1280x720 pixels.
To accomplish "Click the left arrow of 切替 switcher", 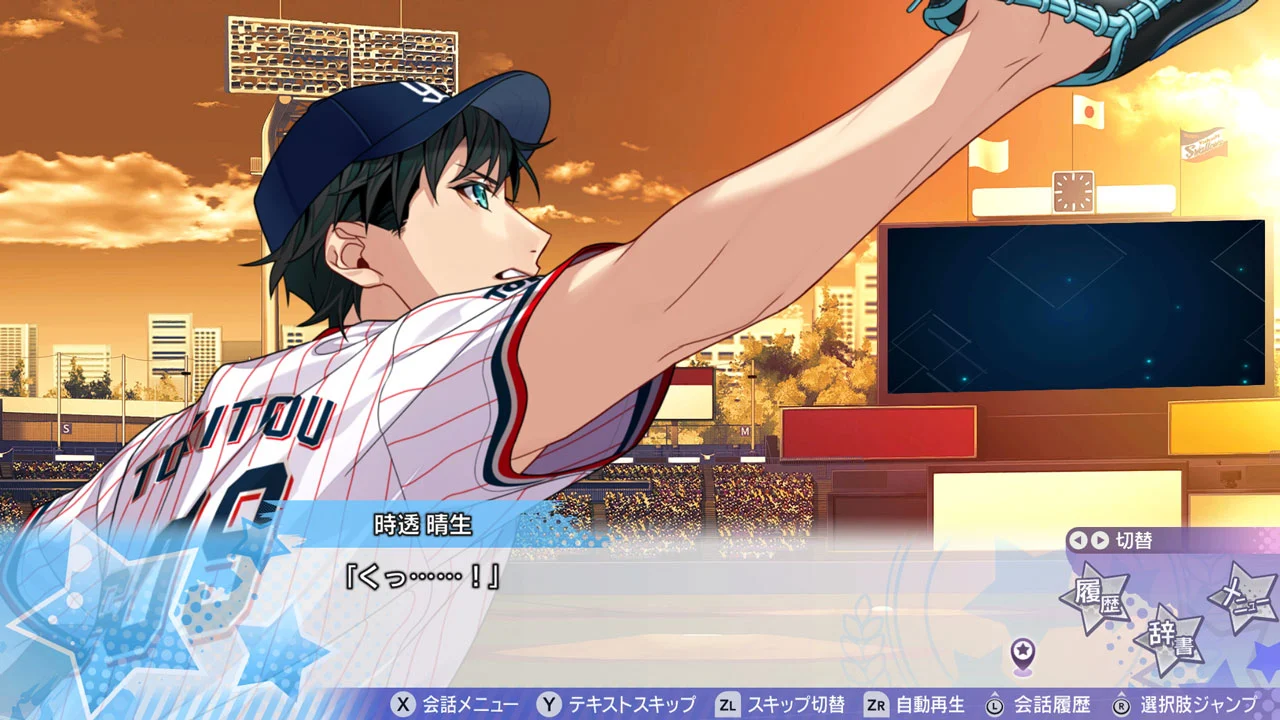I will 1077,540.
